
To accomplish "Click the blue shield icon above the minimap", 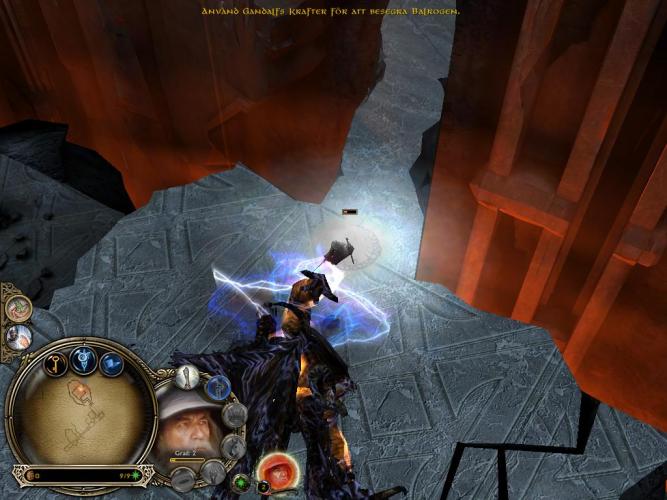I will click(85, 362).
